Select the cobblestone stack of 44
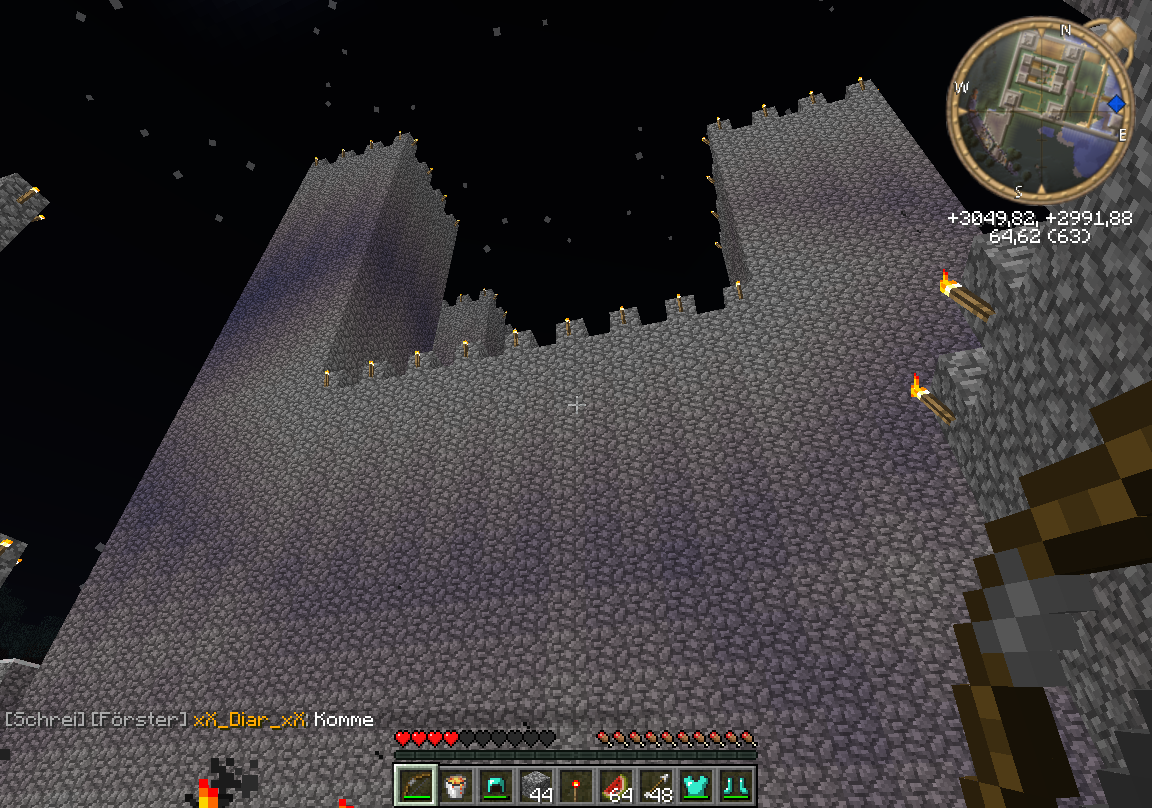Image resolution: width=1152 pixels, height=808 pixels. (536, 785)
